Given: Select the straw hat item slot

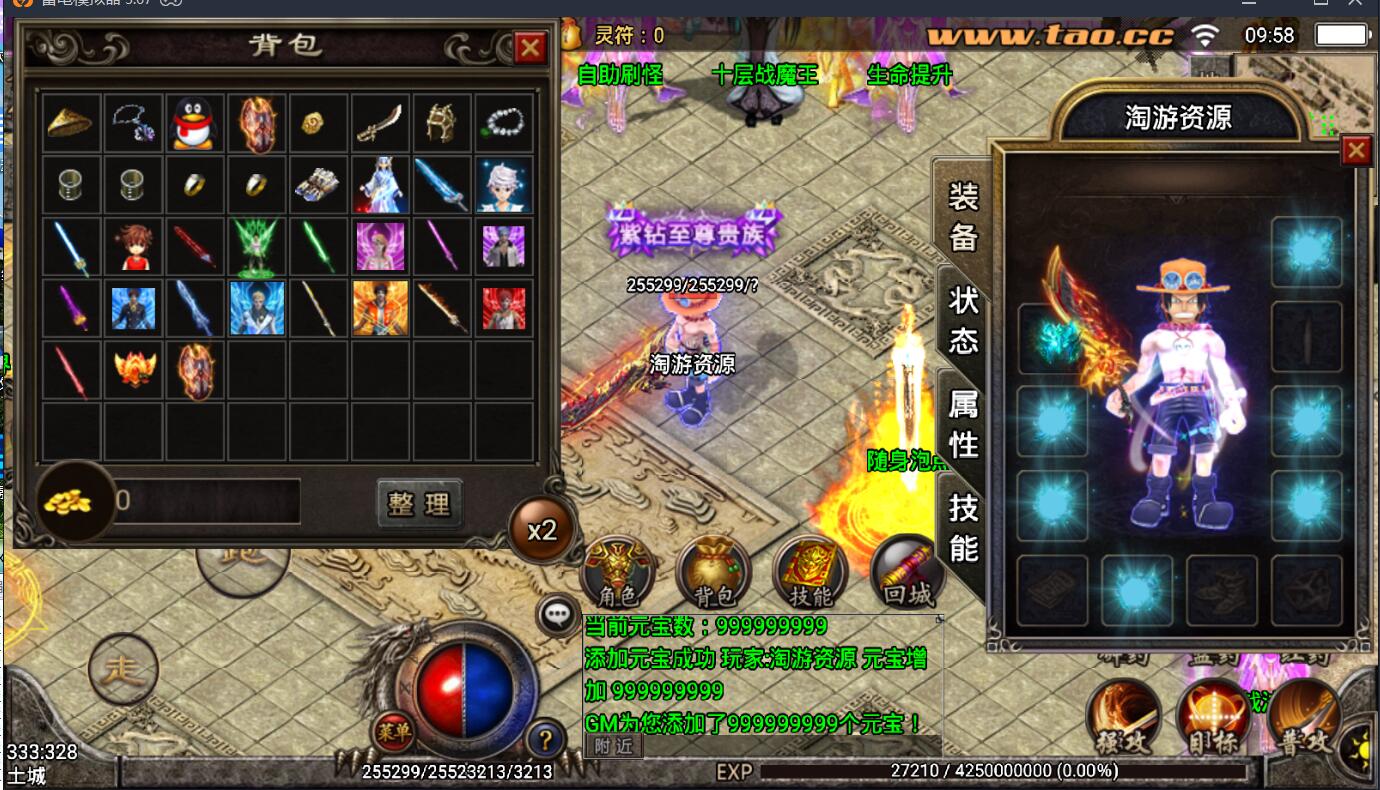Looking at the screenshot, I should [70, 123].
